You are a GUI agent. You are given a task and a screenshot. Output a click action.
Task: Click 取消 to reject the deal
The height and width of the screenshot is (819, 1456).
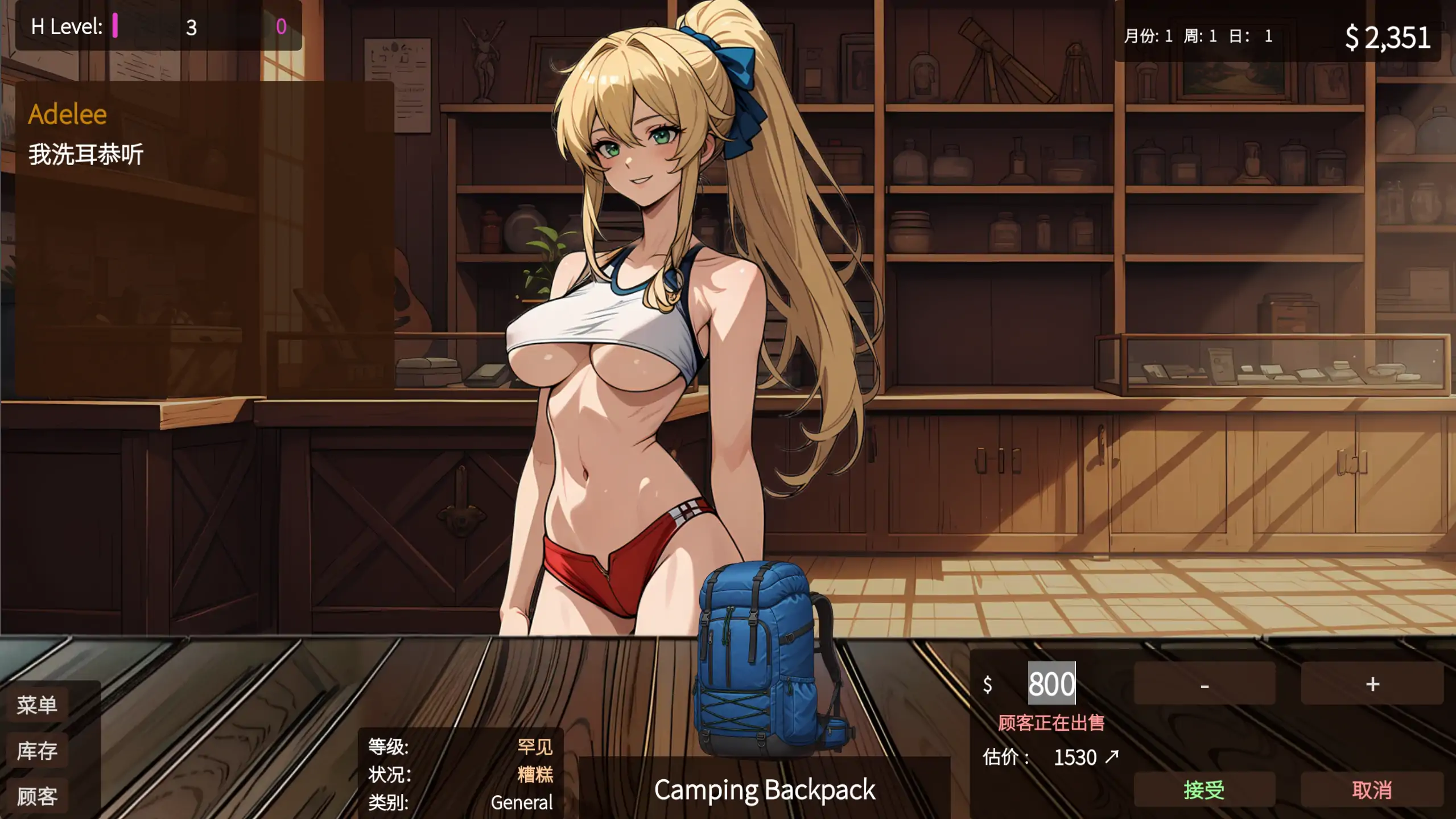coord(1372,789)
